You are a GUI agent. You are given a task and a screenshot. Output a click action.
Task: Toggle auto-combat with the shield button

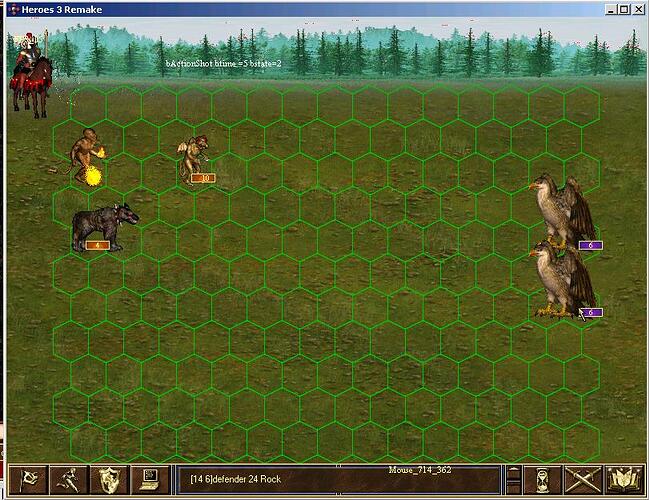[110, 480]
